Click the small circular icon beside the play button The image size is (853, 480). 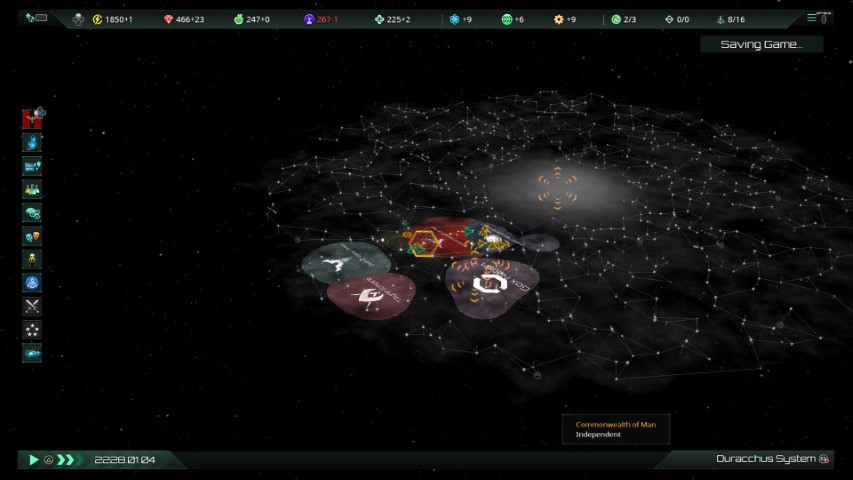pyautogui.click(x=48, y=460)
